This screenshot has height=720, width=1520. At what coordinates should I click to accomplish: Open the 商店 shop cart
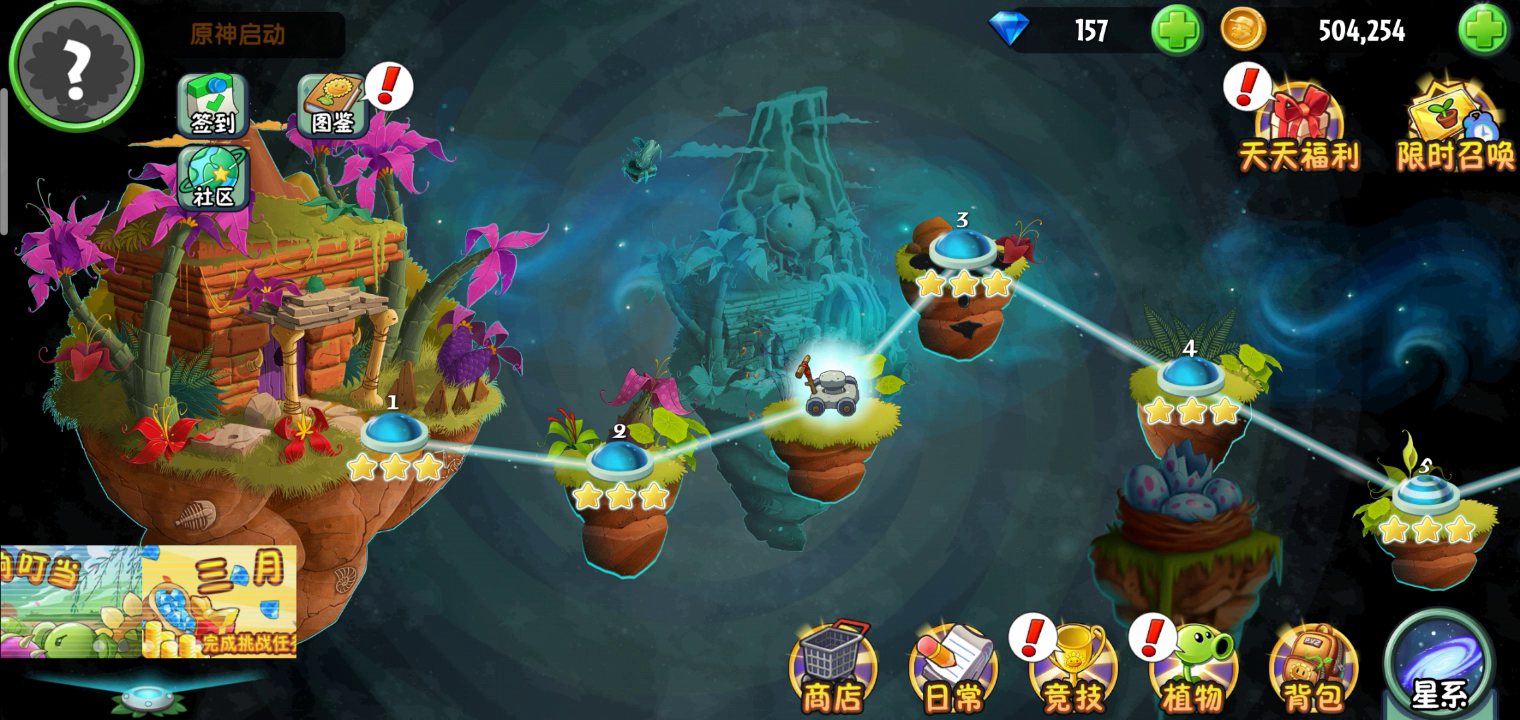[x=832, y=665]
